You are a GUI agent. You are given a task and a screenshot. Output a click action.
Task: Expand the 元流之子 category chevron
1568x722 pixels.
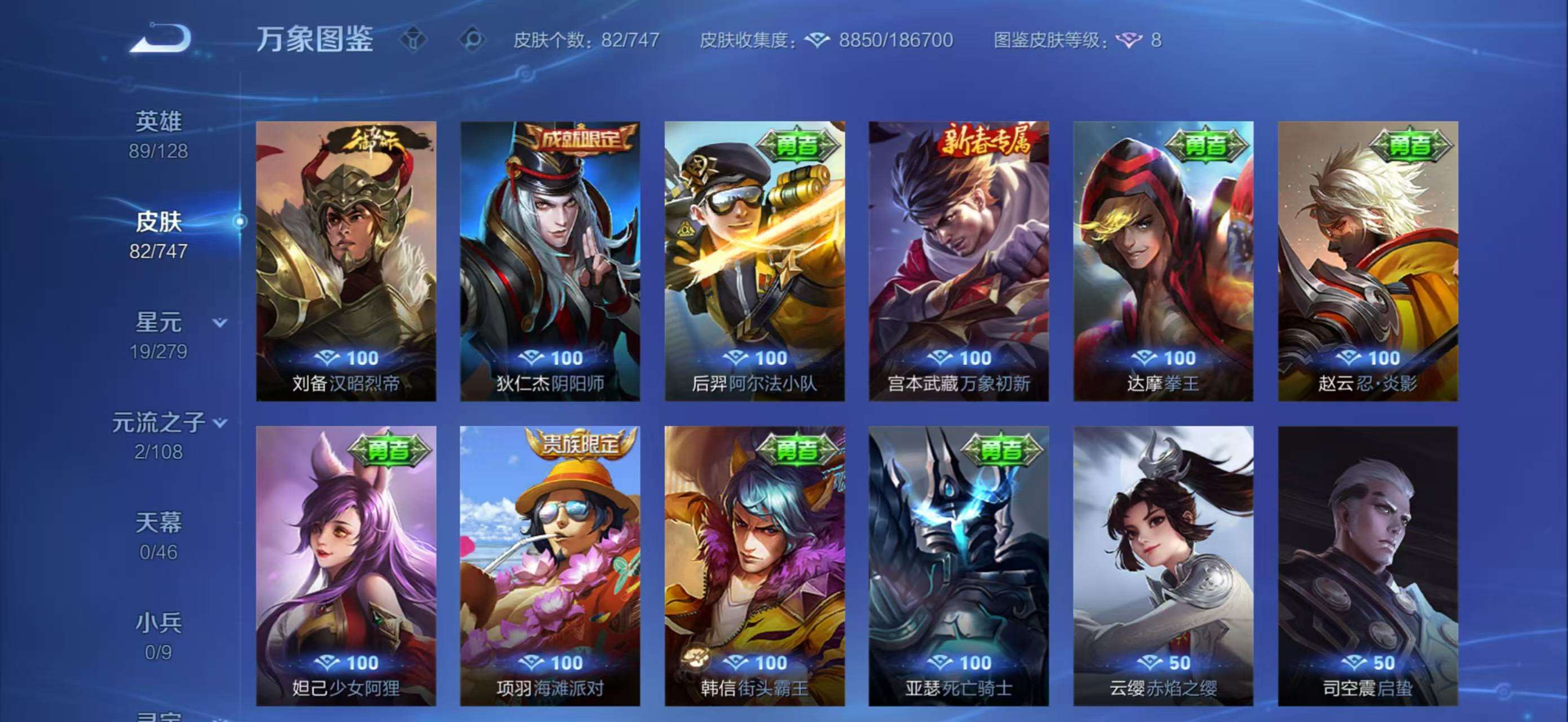(220, 423)
